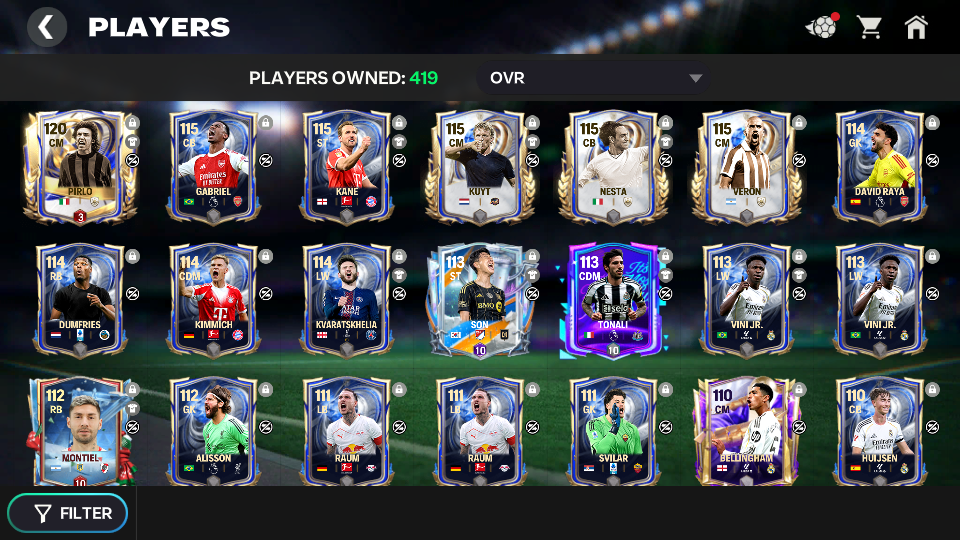
Task: Select the Son striker card
Action: point(479,299)
